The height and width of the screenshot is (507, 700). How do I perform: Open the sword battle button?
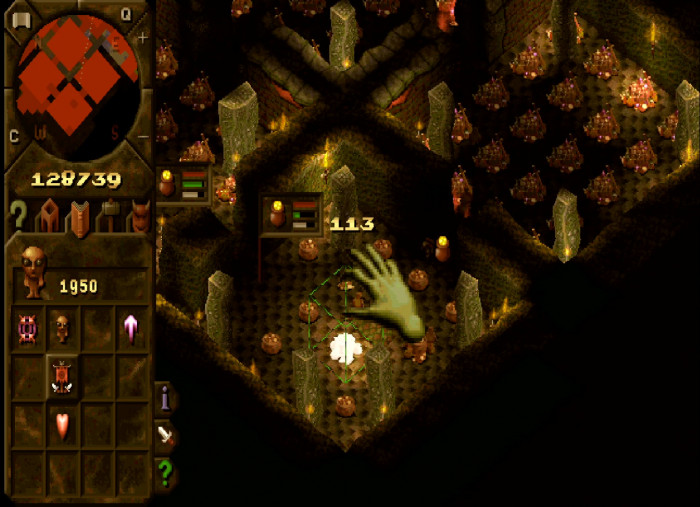click(166, 436)
